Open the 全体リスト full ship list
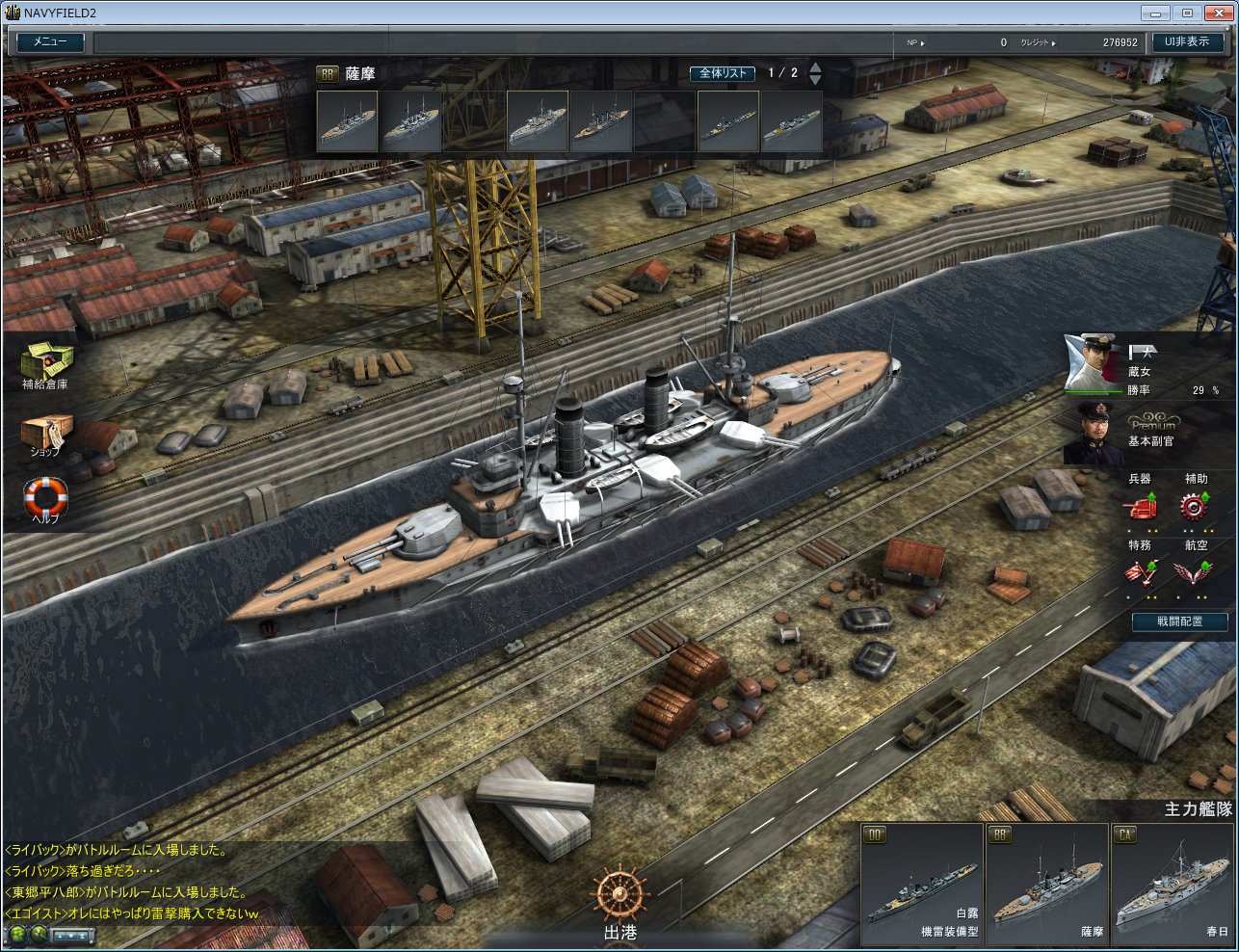Image resolution: width=1239 pixels, height=952 pixels. [x=723, y=73]
